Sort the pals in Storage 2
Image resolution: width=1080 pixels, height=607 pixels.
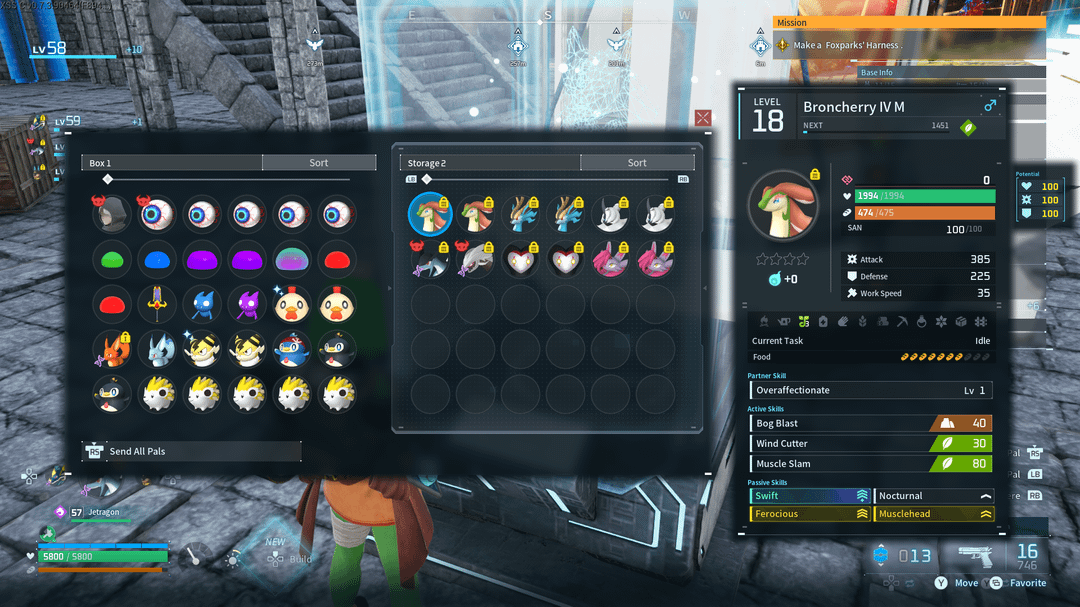pos(636,163)
